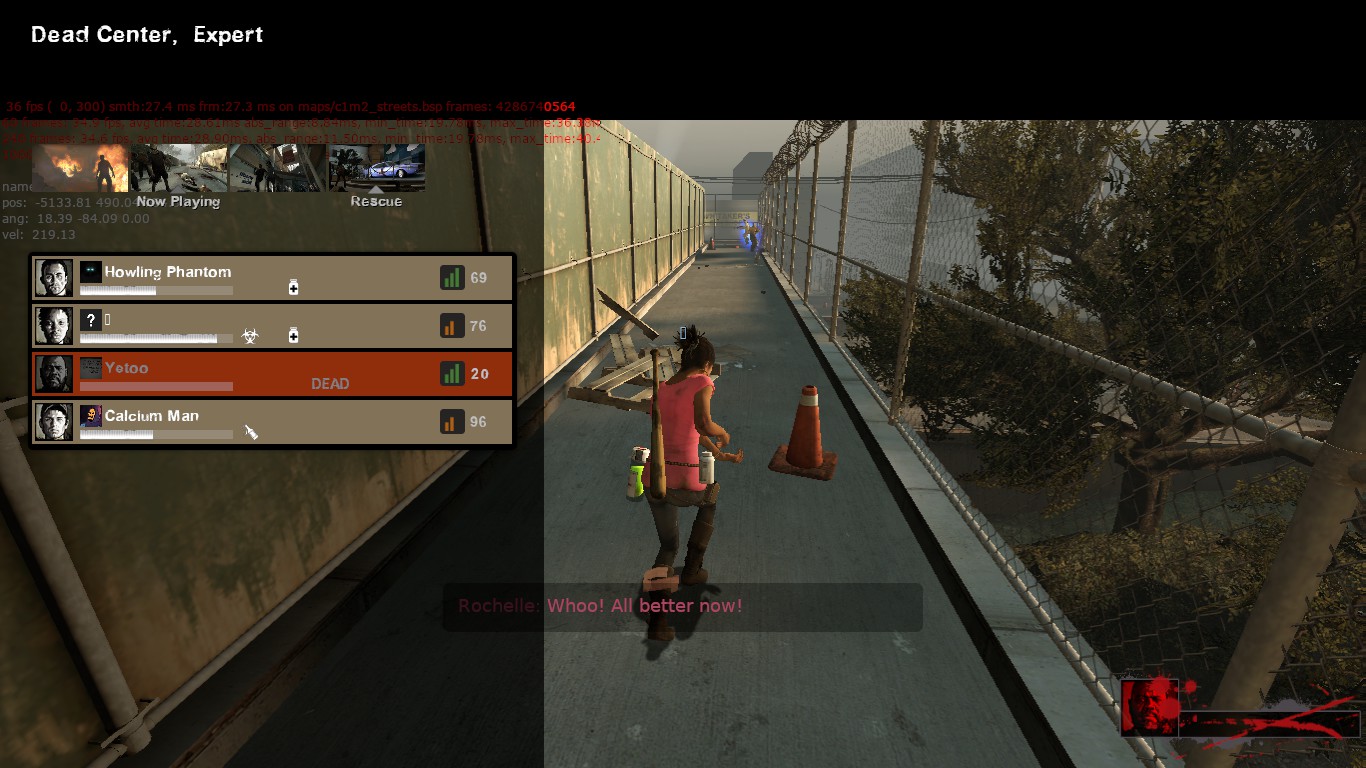Screen dimensions: 1366x768
Task: Click the Now Playing label
Action: pos(178,200)
